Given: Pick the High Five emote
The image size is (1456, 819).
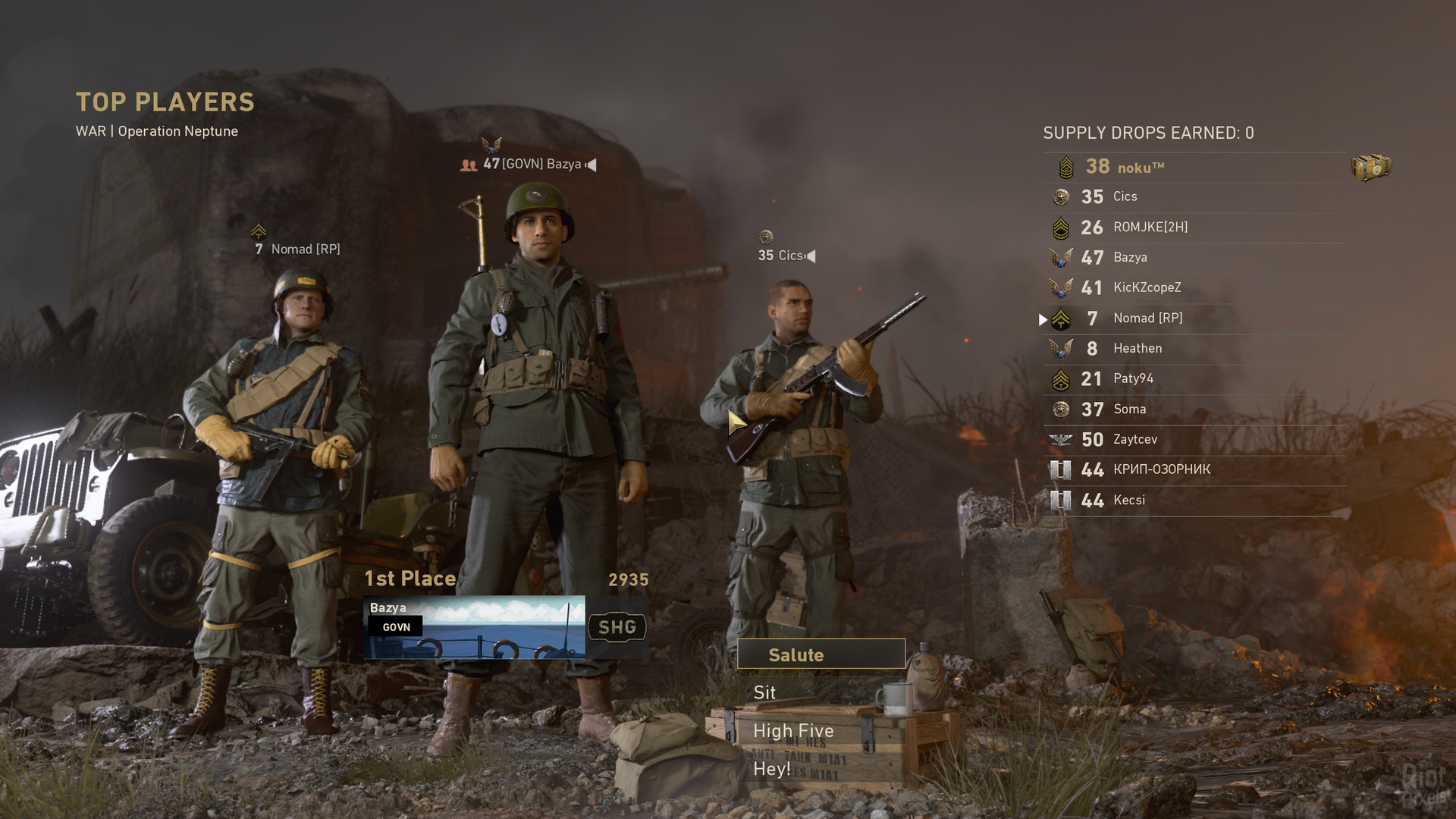Looking at the screenshot, I should (x=821, y=731).
